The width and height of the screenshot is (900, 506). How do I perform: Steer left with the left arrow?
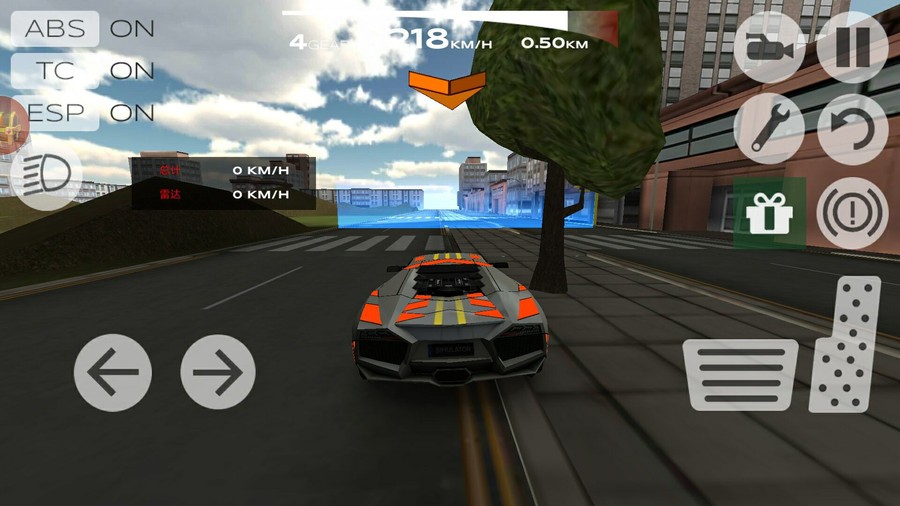[113, 373]
